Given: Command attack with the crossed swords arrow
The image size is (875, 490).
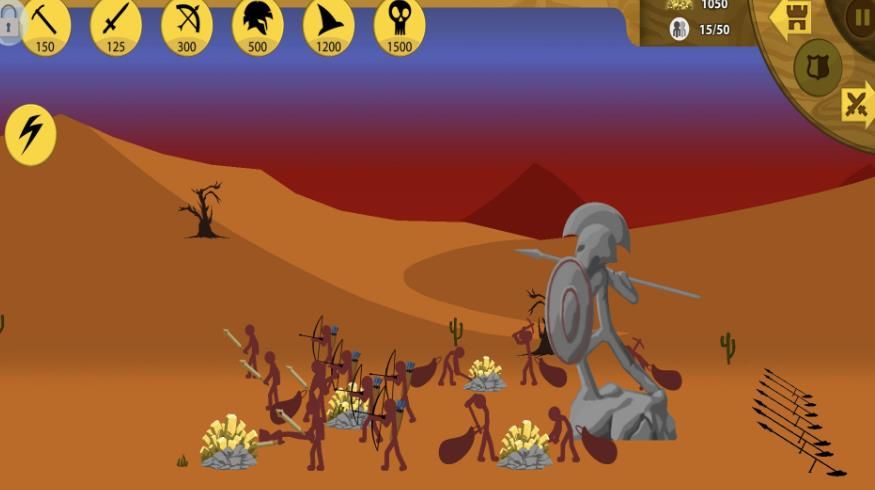Looking at the screenshot, I should click(858, 103).
